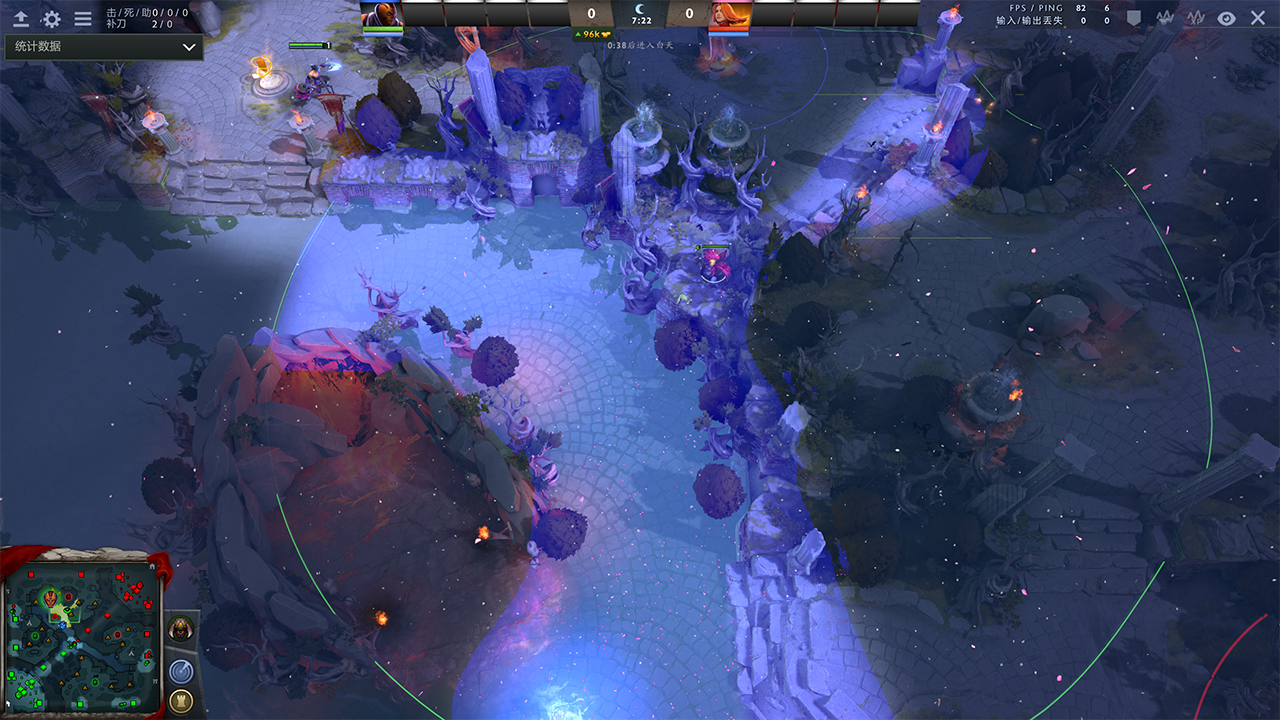1280x720 pixels.
Task: Open the hamburger main menu
Action: [x=83, y=18]
